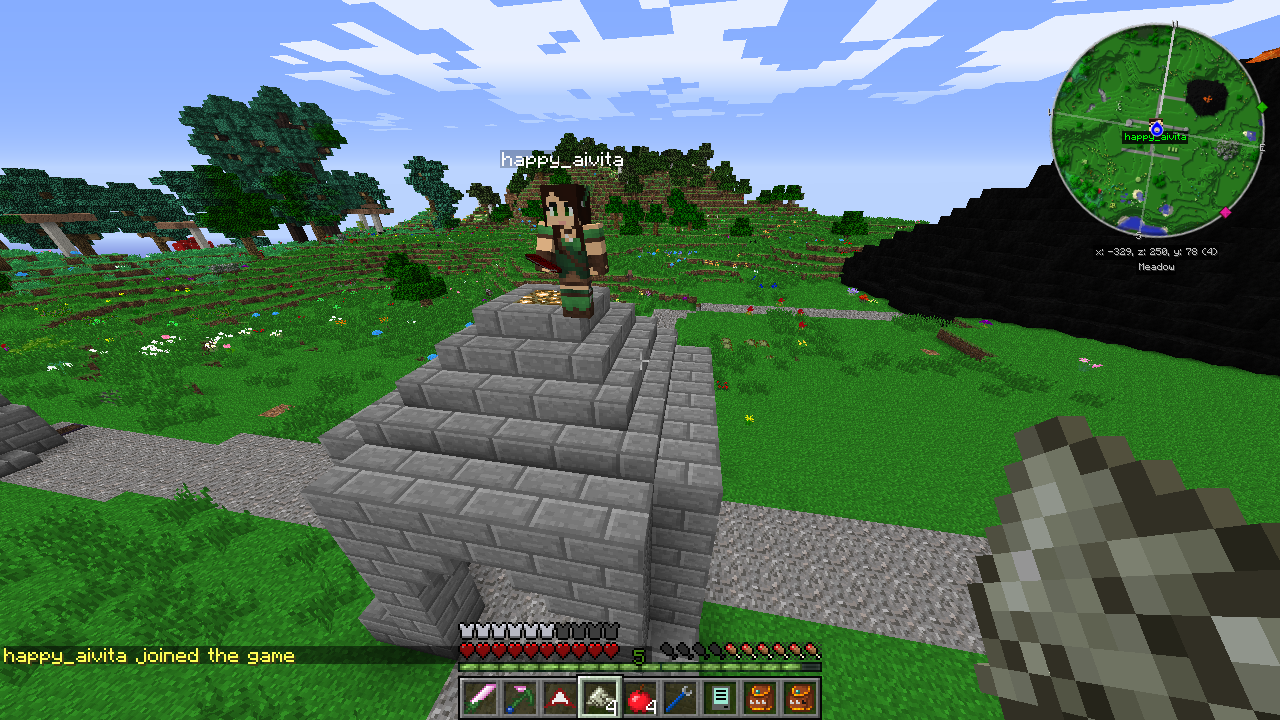Select the pink pickaxe hotbar slot
This screenshot has height=720, width=1280.
coord(519,698)
